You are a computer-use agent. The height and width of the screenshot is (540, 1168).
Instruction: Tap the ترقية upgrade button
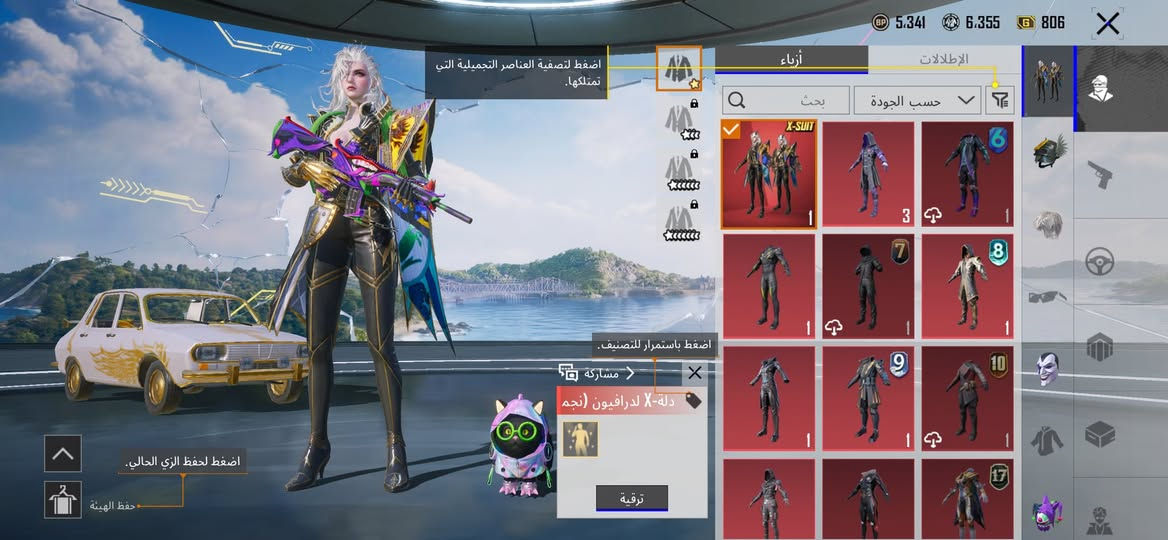click(632, 498)
